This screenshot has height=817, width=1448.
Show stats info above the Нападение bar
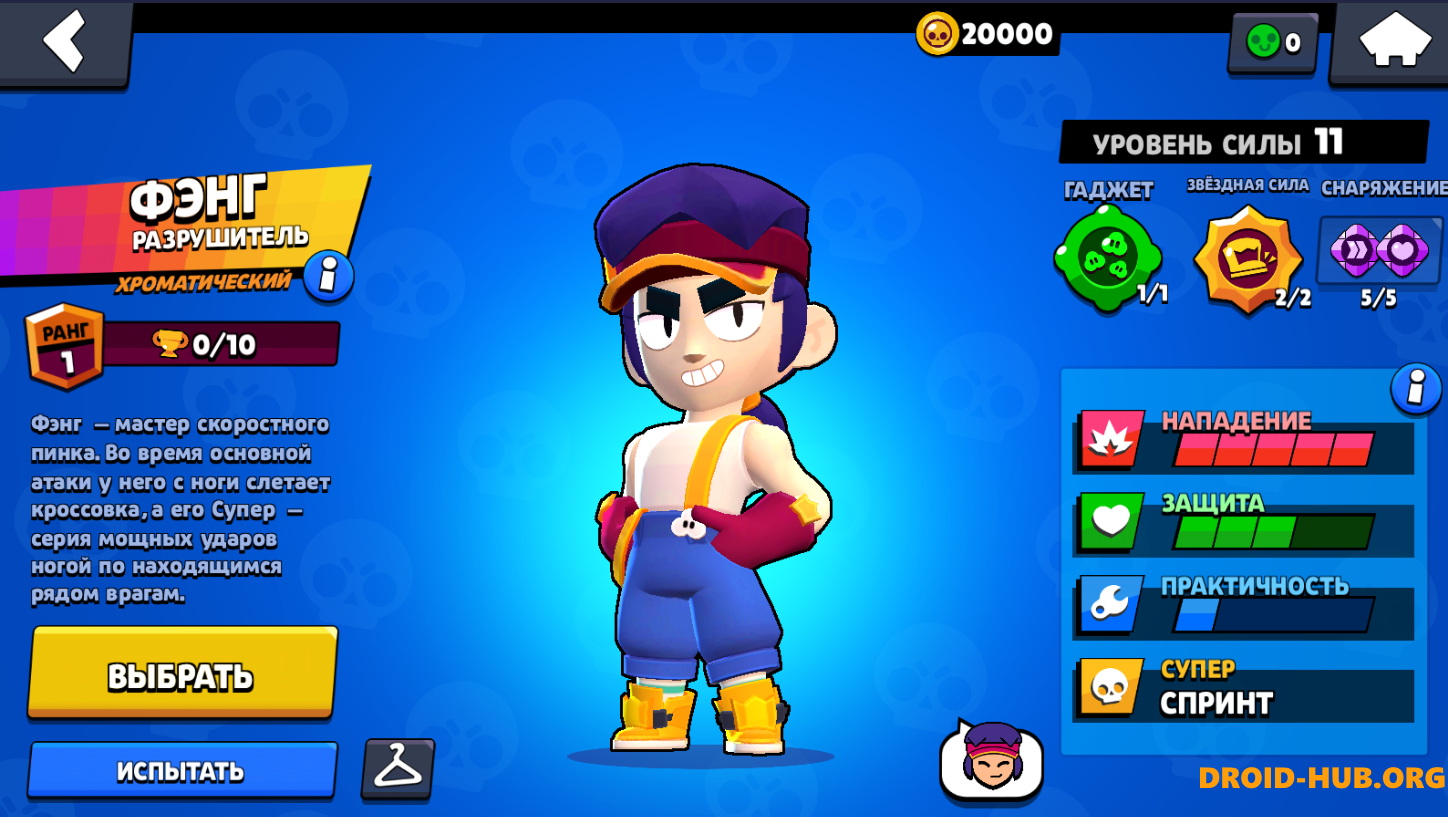click(x=1416, y=388)
